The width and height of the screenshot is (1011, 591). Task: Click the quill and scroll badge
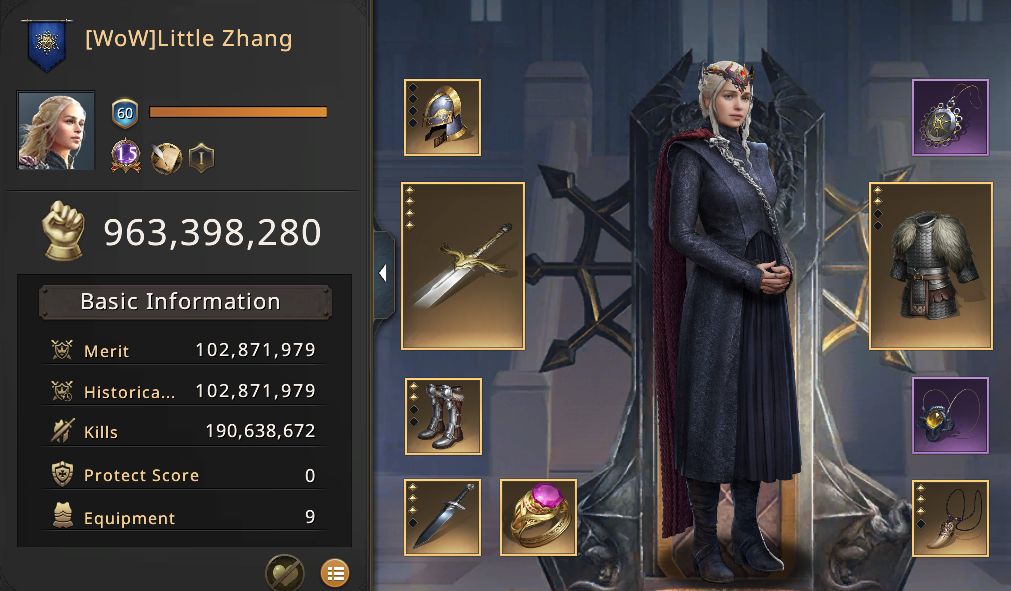[165, 157]
